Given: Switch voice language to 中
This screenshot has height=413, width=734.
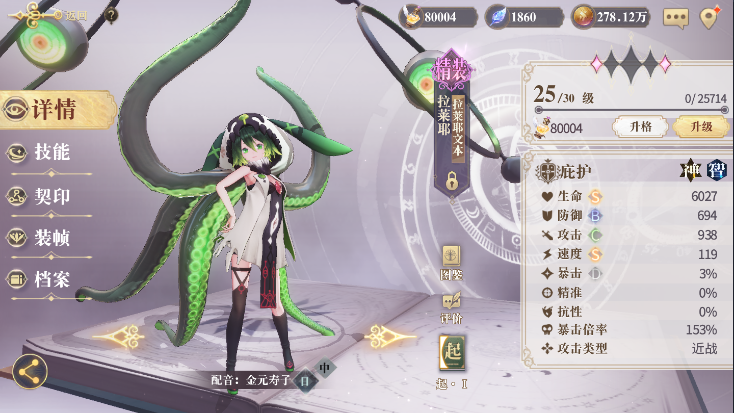Looking at the screenshot, I should click(x=325, y=368).
